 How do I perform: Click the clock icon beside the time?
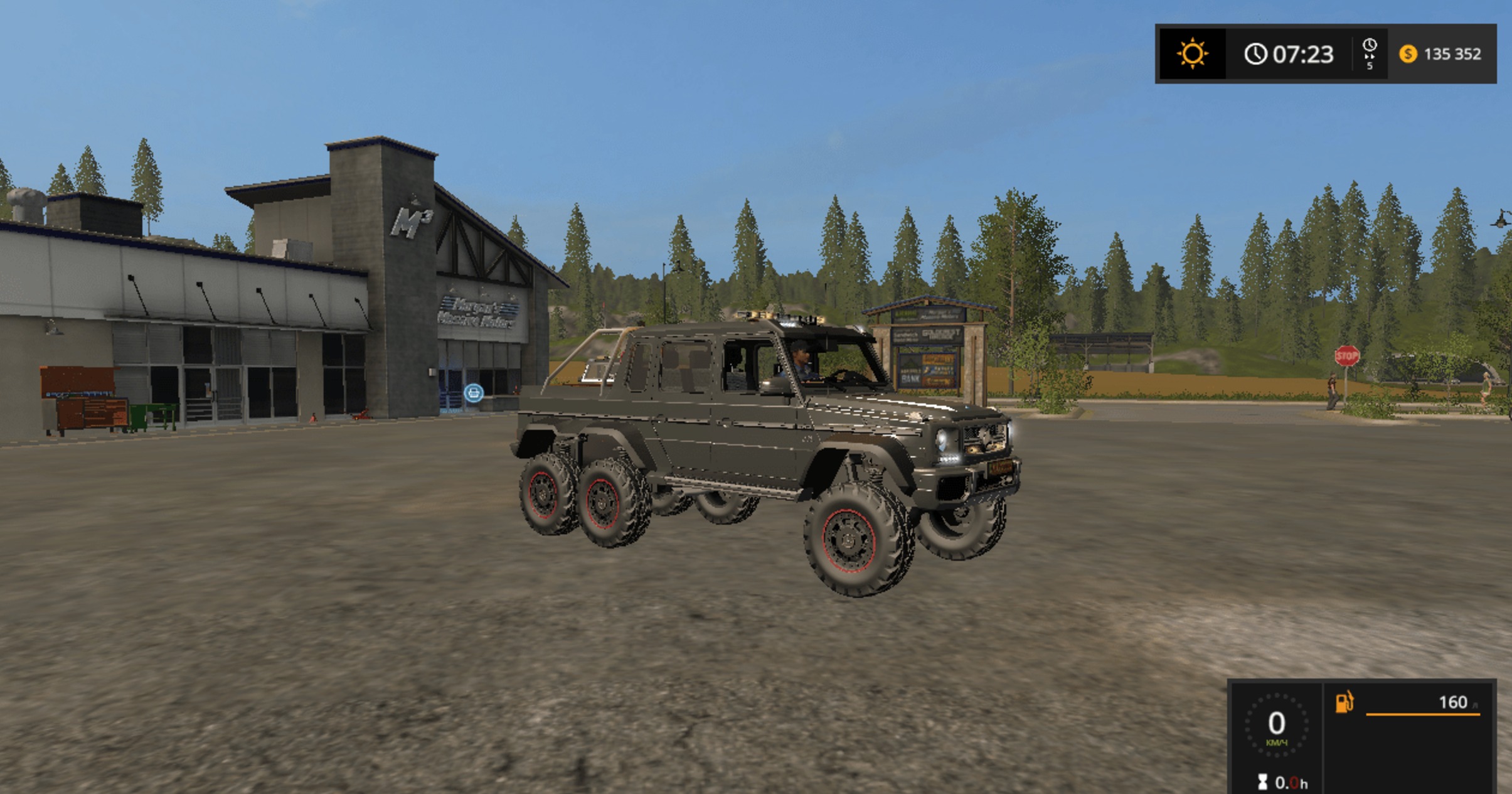[1257, 55]
